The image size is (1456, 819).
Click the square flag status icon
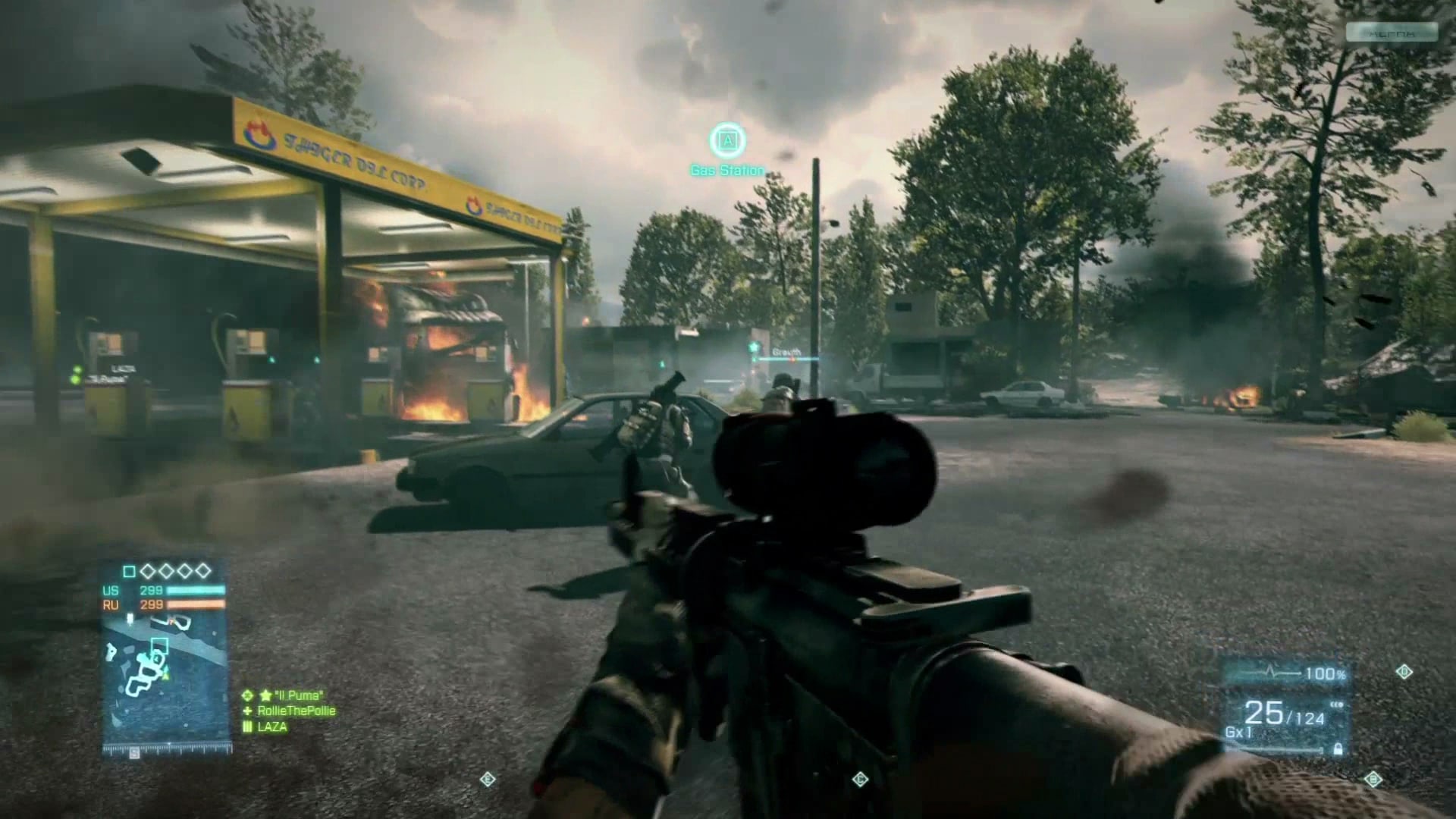(129, 571)
